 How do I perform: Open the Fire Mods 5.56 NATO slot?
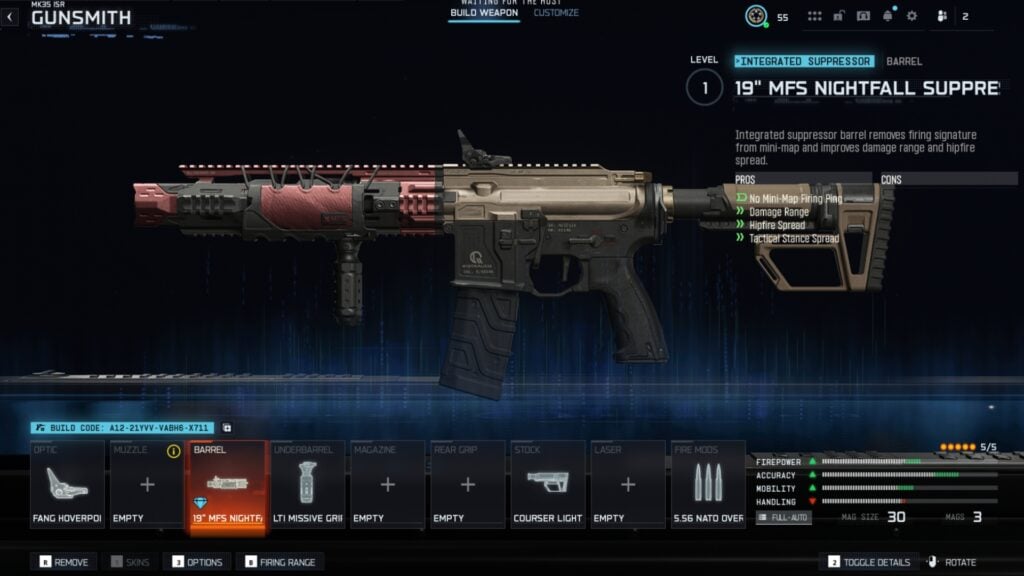(708, 485)
